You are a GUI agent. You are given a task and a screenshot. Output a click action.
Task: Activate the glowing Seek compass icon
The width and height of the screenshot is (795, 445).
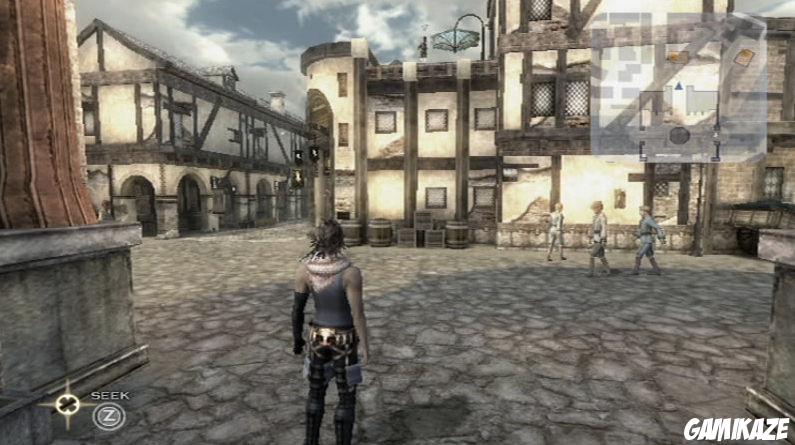67,405
